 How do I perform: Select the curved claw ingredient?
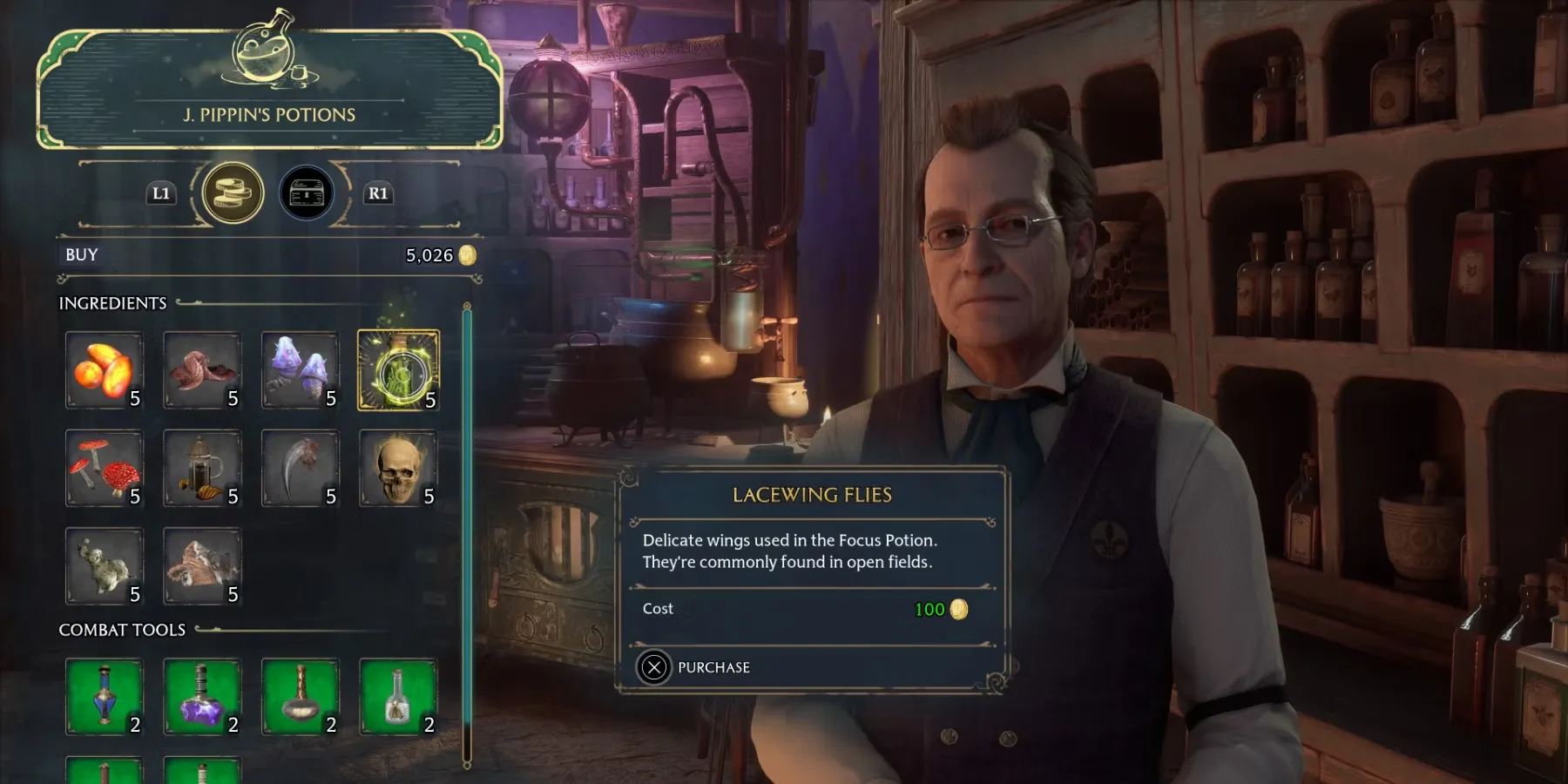point(300,469)
